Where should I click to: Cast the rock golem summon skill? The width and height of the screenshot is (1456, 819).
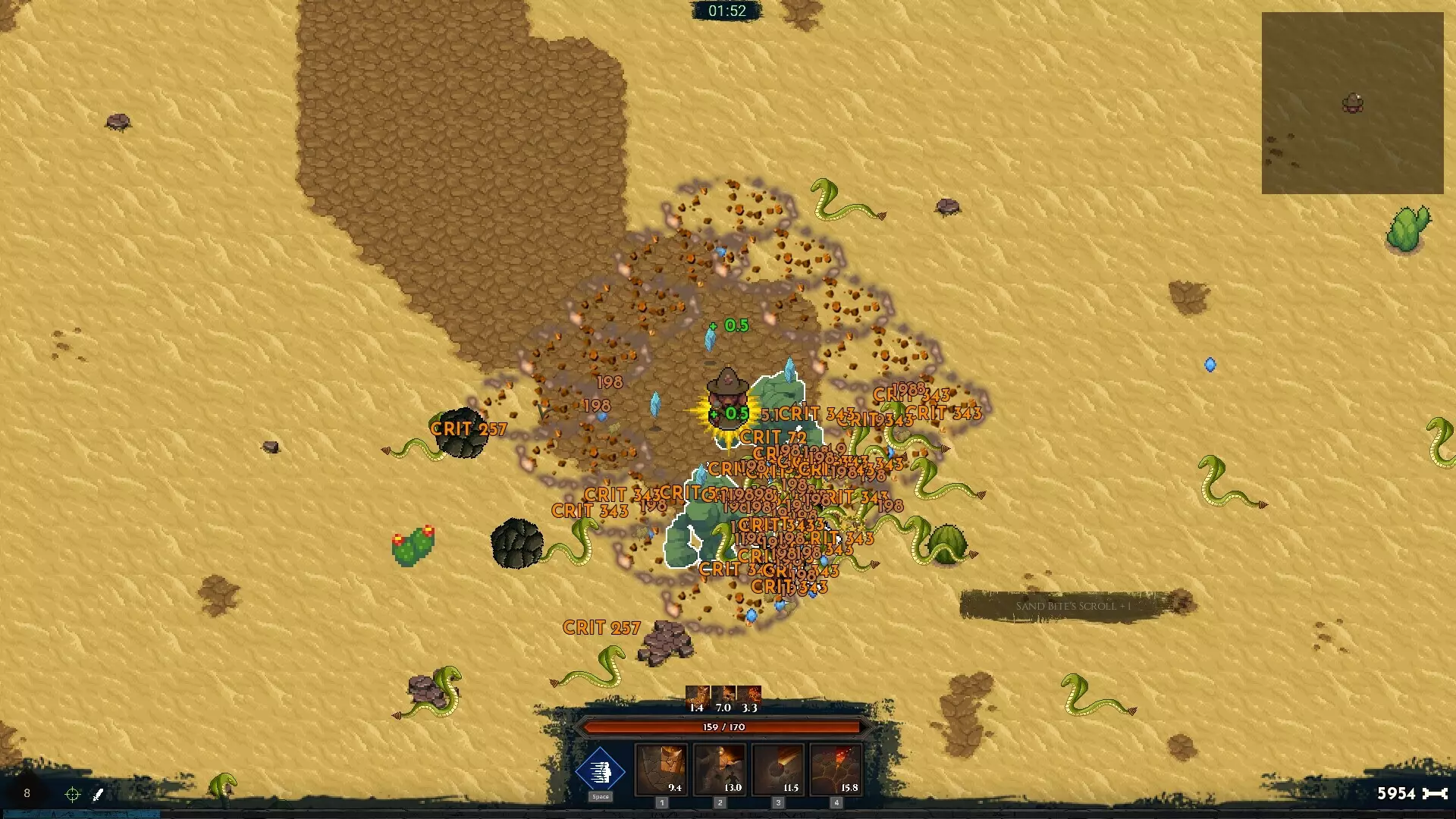720,770
